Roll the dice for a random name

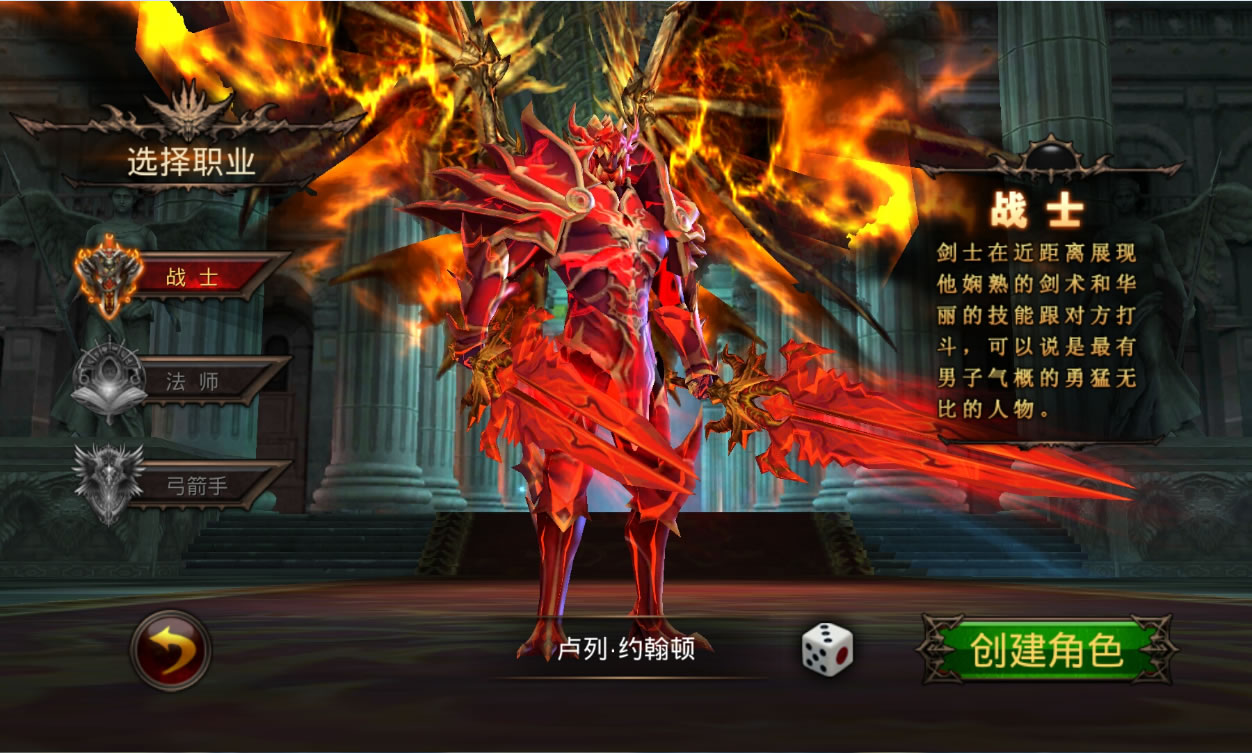827,649
